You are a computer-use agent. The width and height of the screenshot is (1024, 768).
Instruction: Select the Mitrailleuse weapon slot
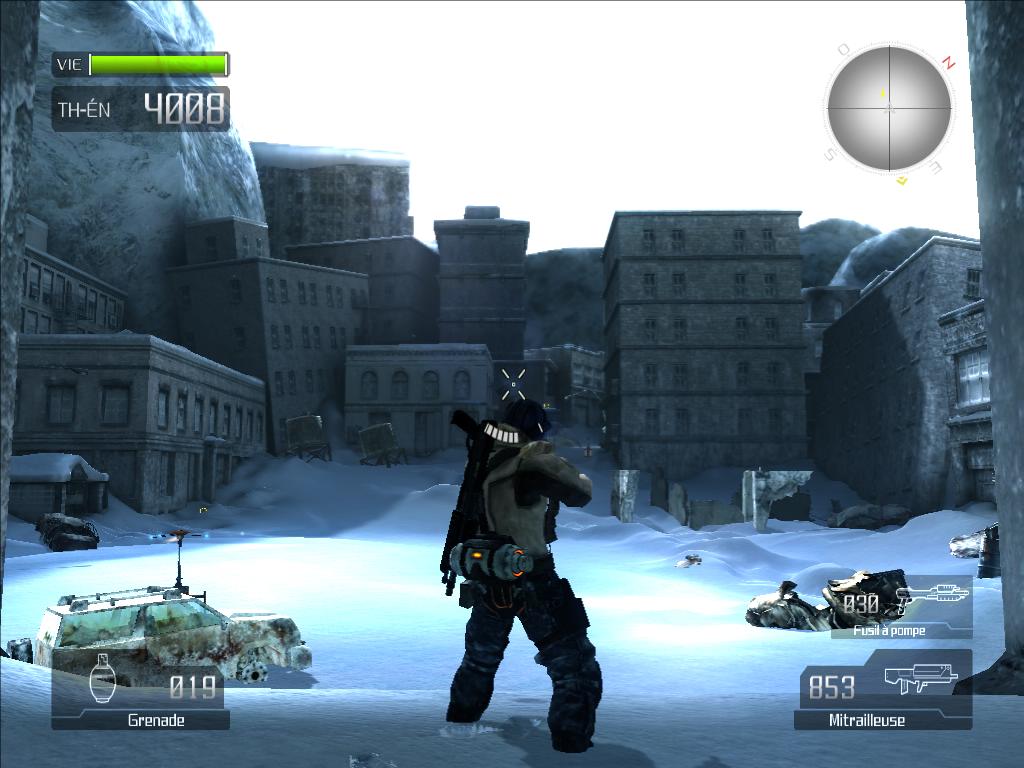[x=884, y=691]
